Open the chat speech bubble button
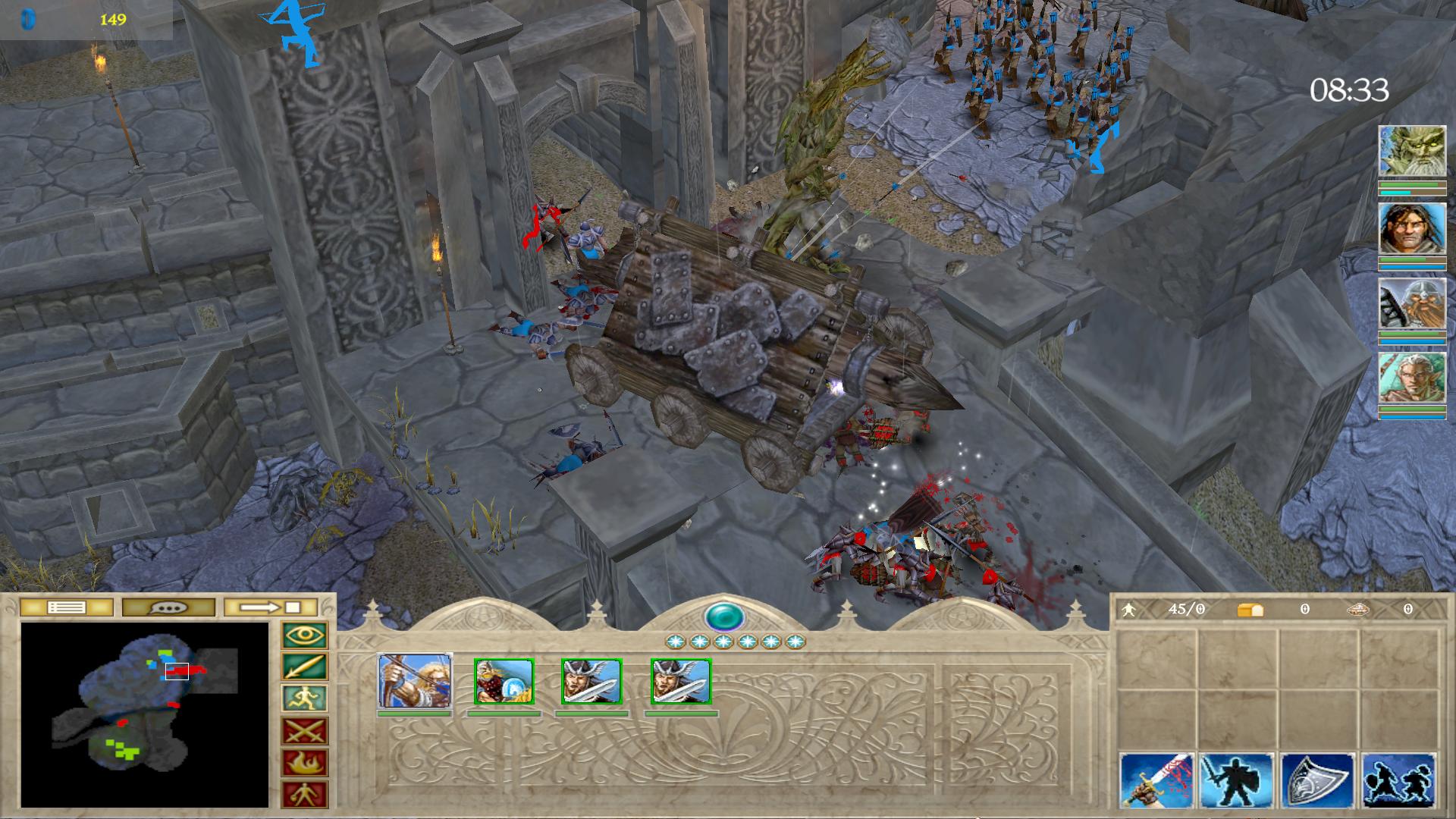Viewport: 1456px width, 819px height. (x=168, y=607)
